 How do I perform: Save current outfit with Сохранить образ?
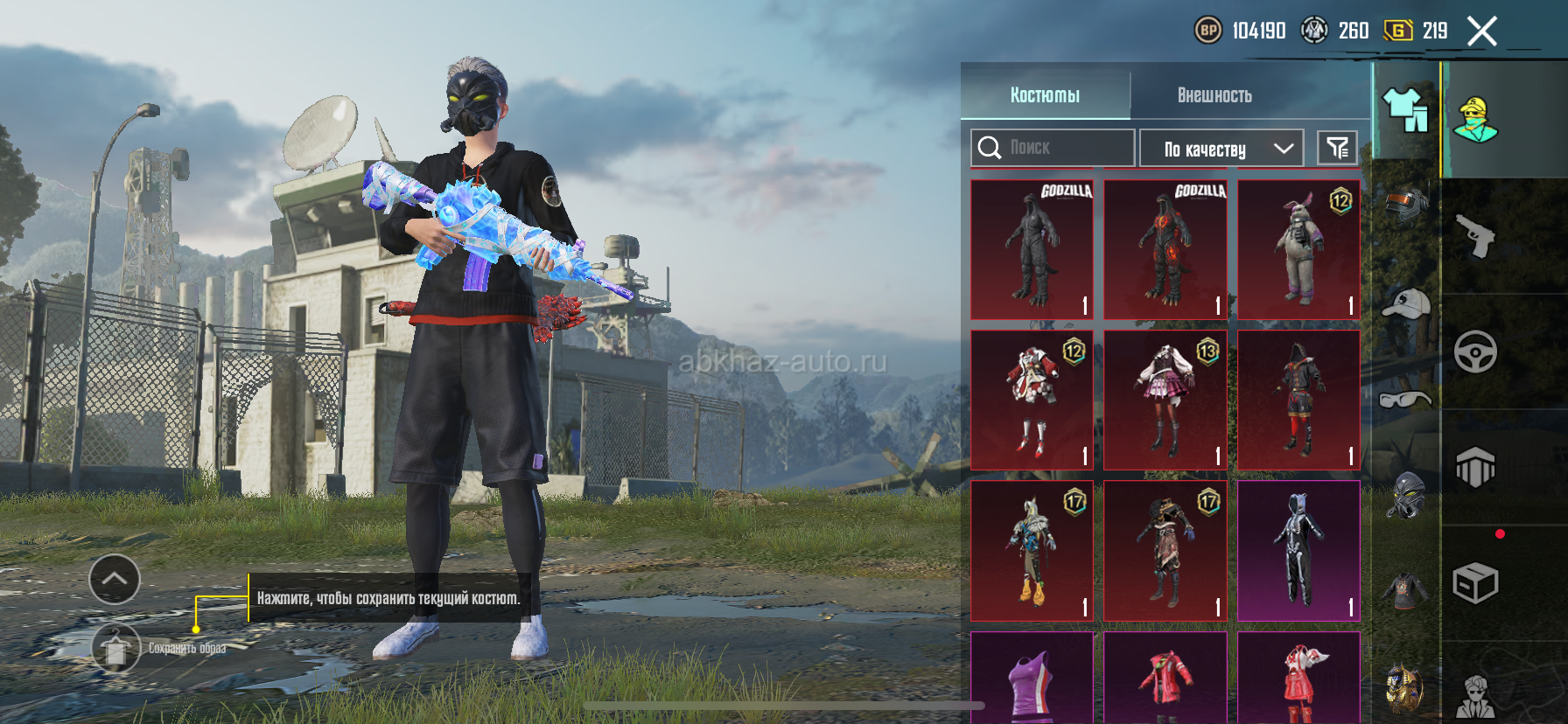pos(115,648)
